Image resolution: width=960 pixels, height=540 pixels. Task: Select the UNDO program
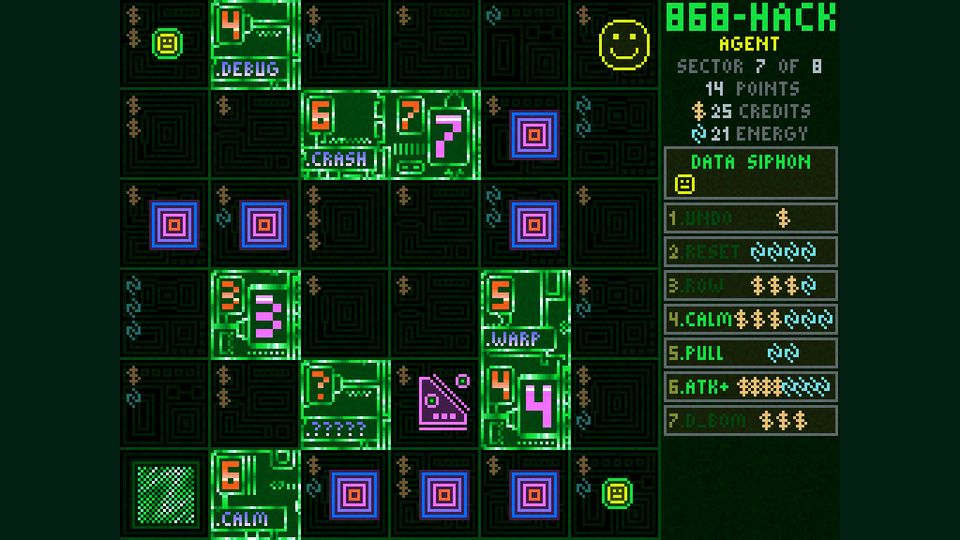pyautogui.click(x=750, y=218)
